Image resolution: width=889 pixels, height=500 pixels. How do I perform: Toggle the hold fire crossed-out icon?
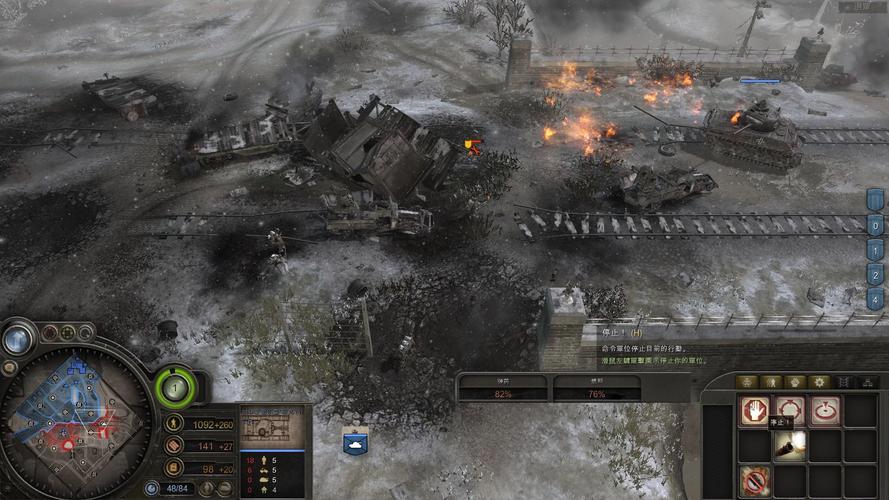tap(753, 481)
